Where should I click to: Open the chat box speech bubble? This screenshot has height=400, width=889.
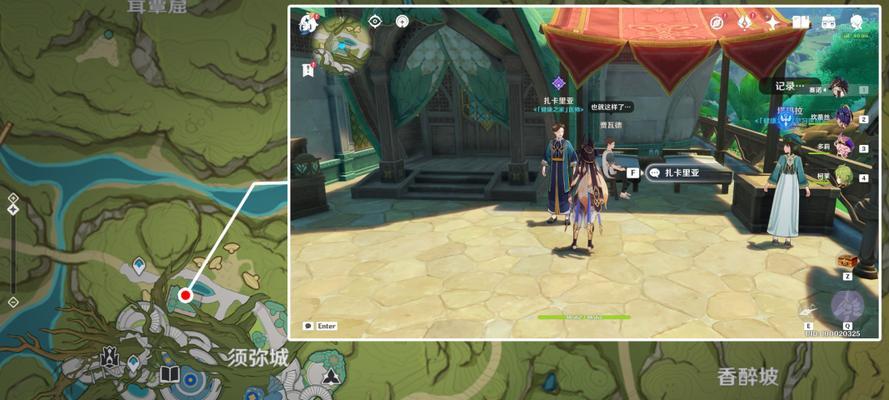point(308,326)
